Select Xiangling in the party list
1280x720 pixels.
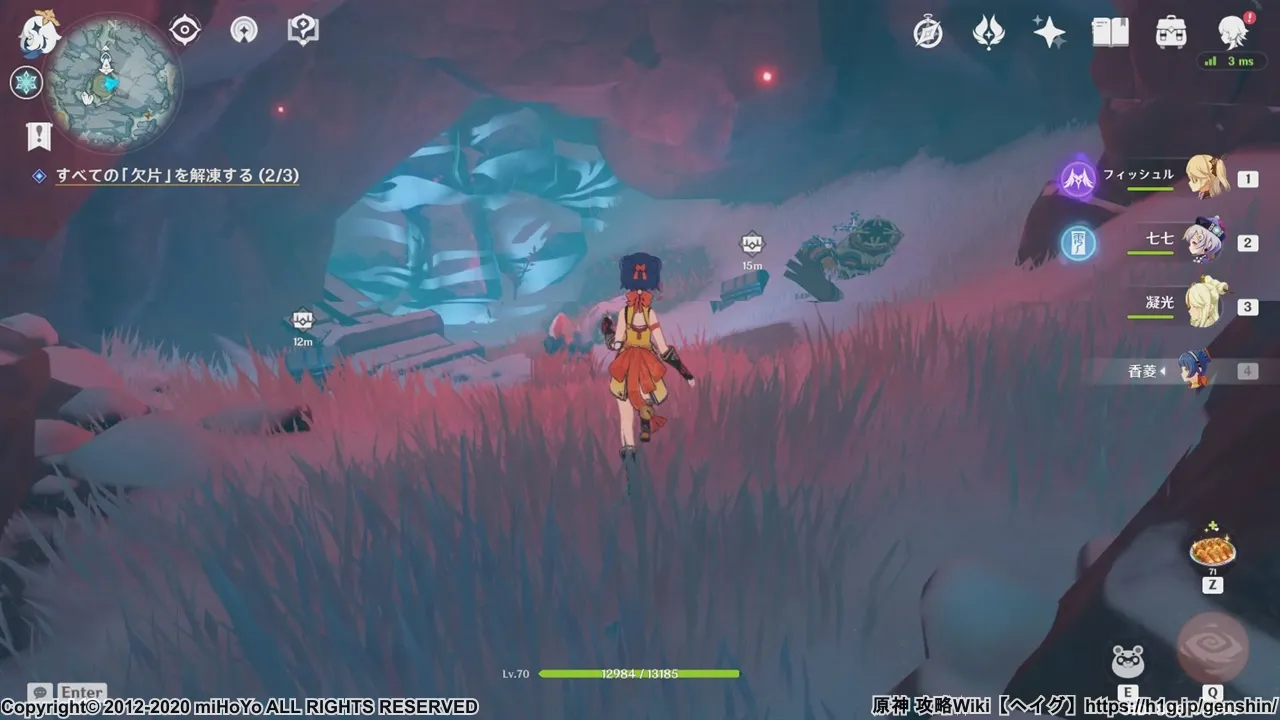tap(1195, 370)
